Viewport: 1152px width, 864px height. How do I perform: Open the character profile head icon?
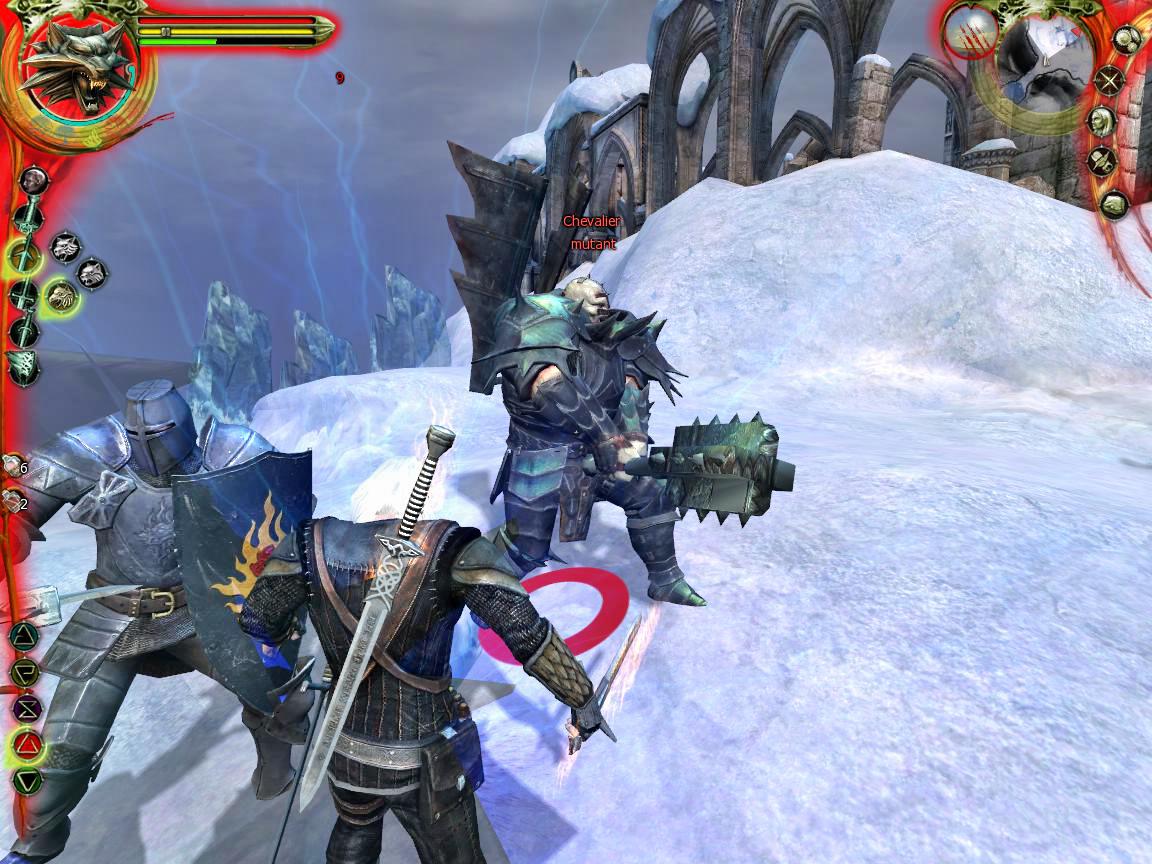[x=1102, y=121]
